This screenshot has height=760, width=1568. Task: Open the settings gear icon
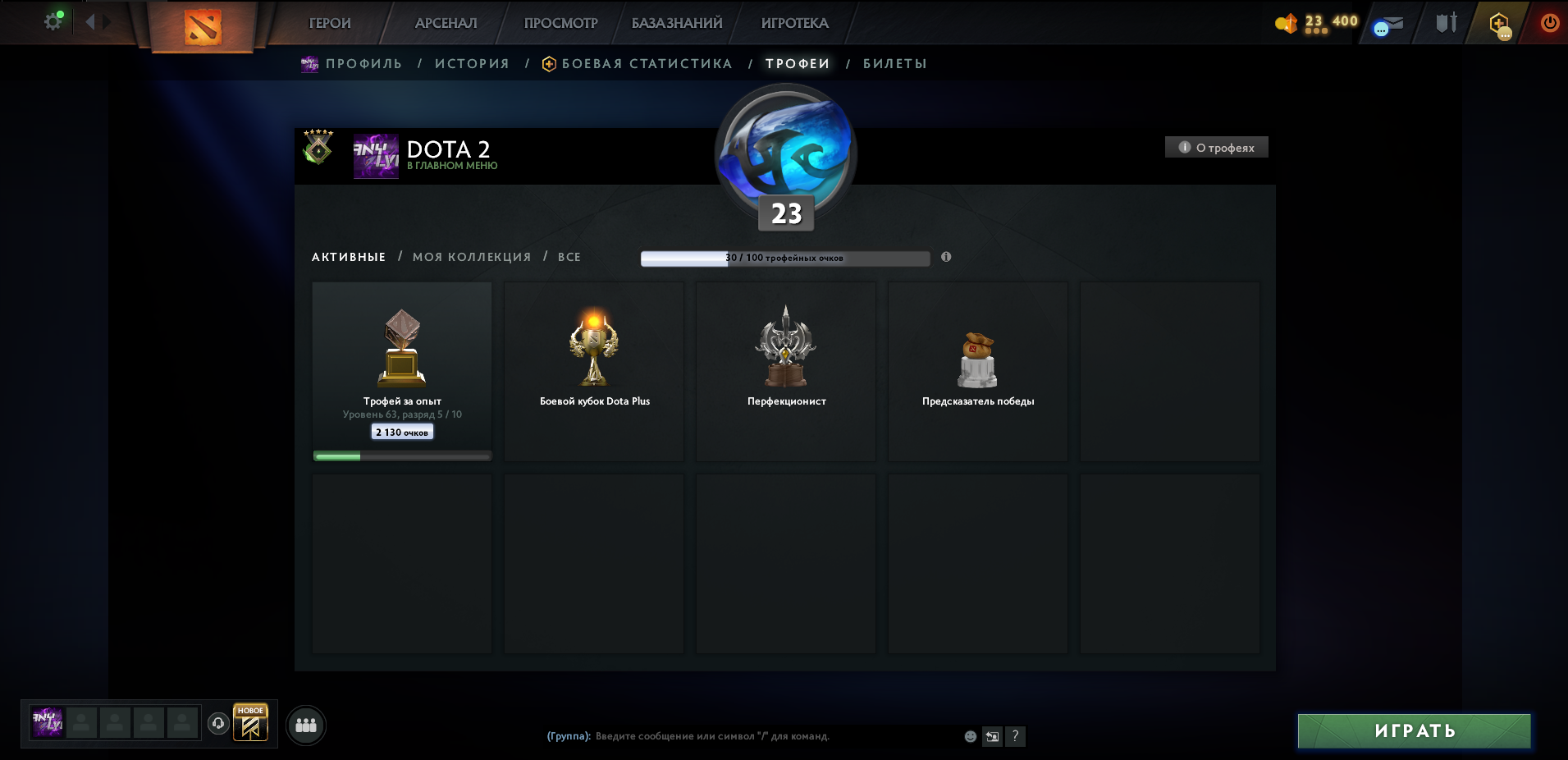(52, 22)
